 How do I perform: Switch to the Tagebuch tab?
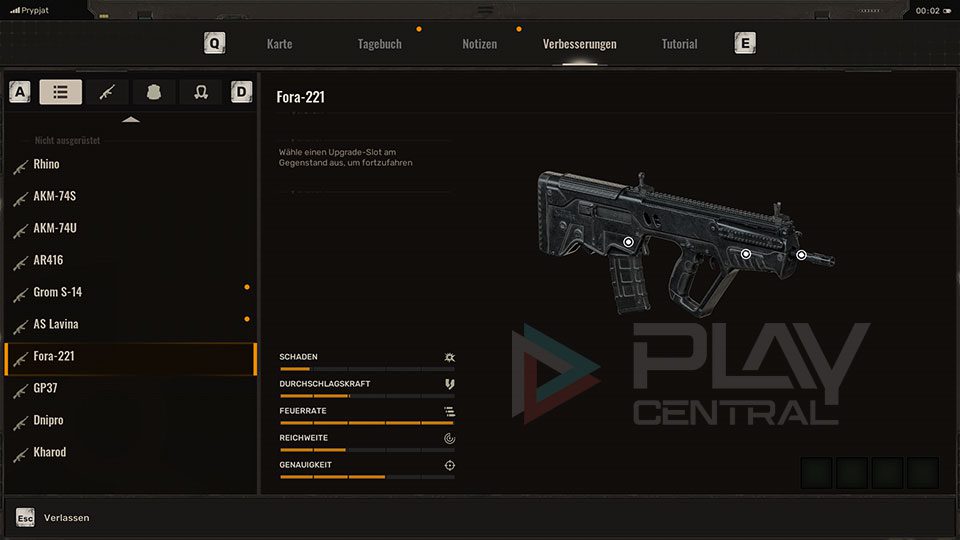[379, 44]
